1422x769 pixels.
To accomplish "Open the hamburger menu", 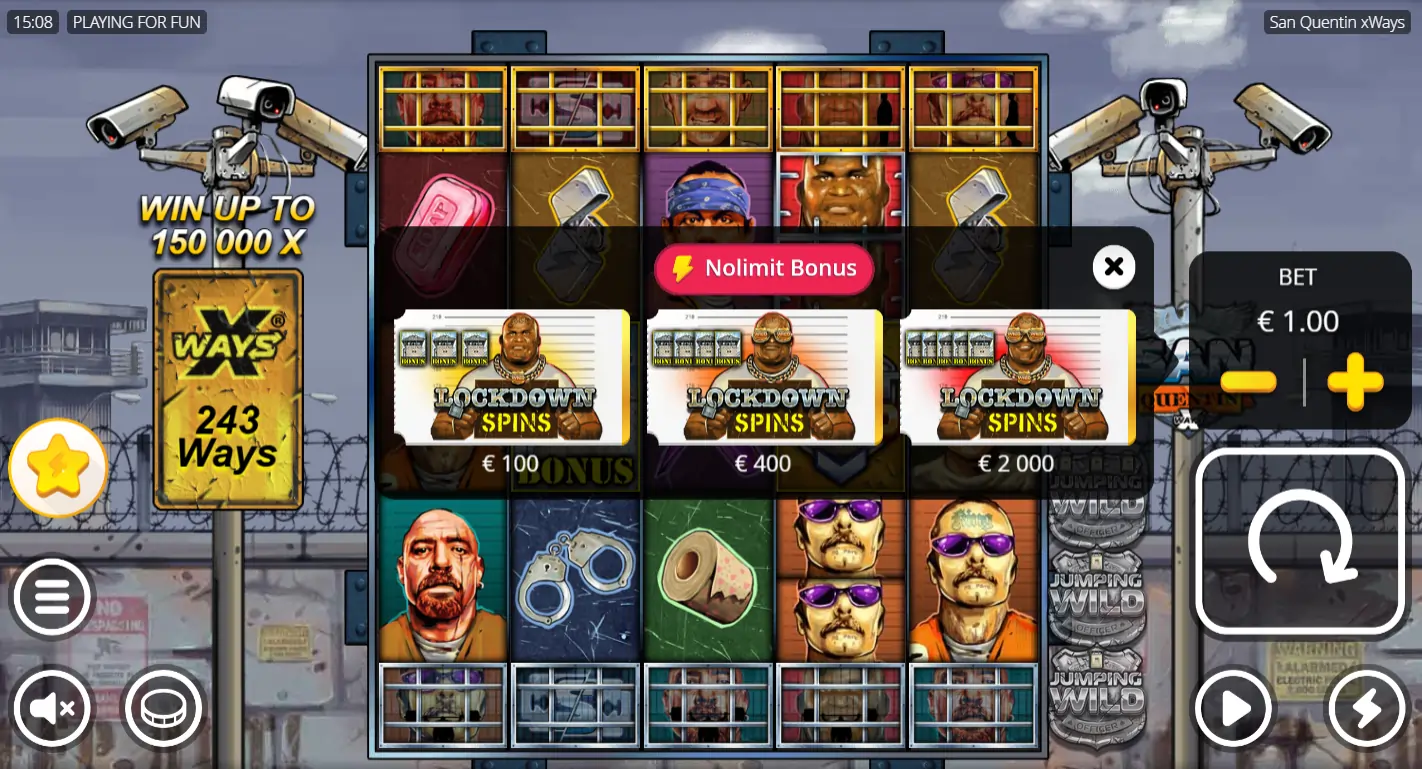I will 51,597.
